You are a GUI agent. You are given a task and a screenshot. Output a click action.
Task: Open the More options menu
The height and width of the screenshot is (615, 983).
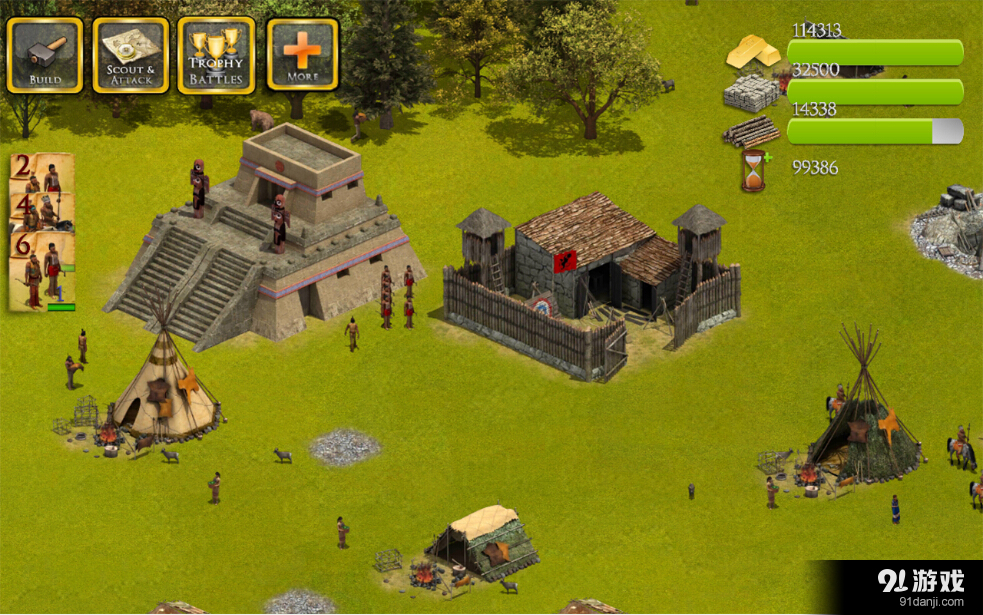pyautogui.click(x=302, y=55)
